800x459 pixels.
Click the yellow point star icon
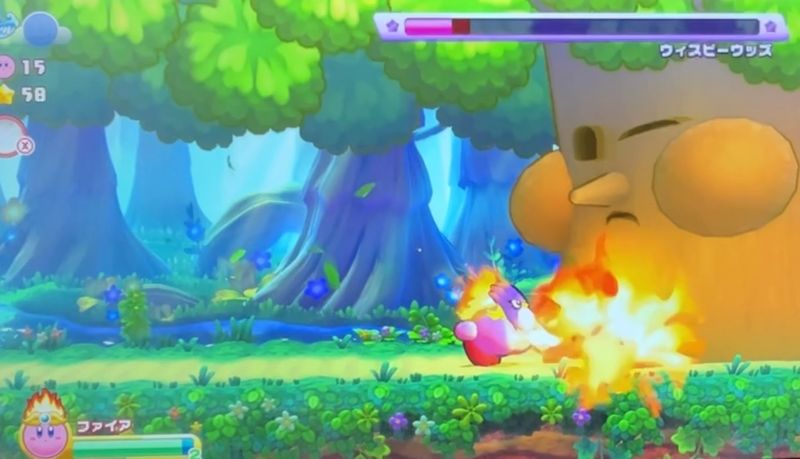click(7, 95)
